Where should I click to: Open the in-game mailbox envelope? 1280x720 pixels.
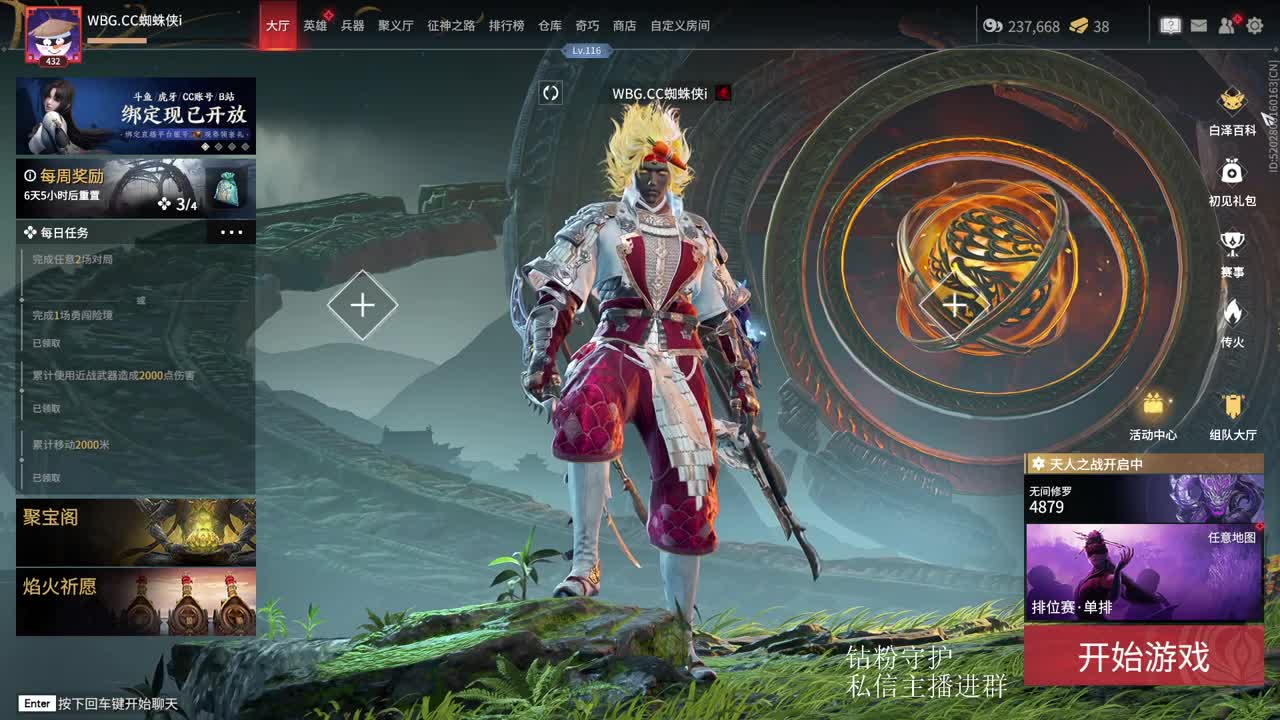(x=1198, y=25)
